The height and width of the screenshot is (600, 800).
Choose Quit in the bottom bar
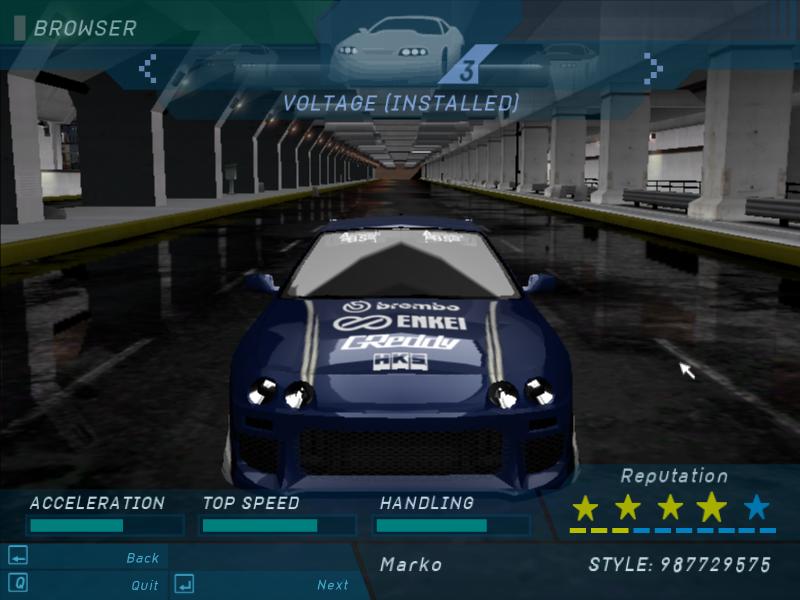[x=144, y=585]
